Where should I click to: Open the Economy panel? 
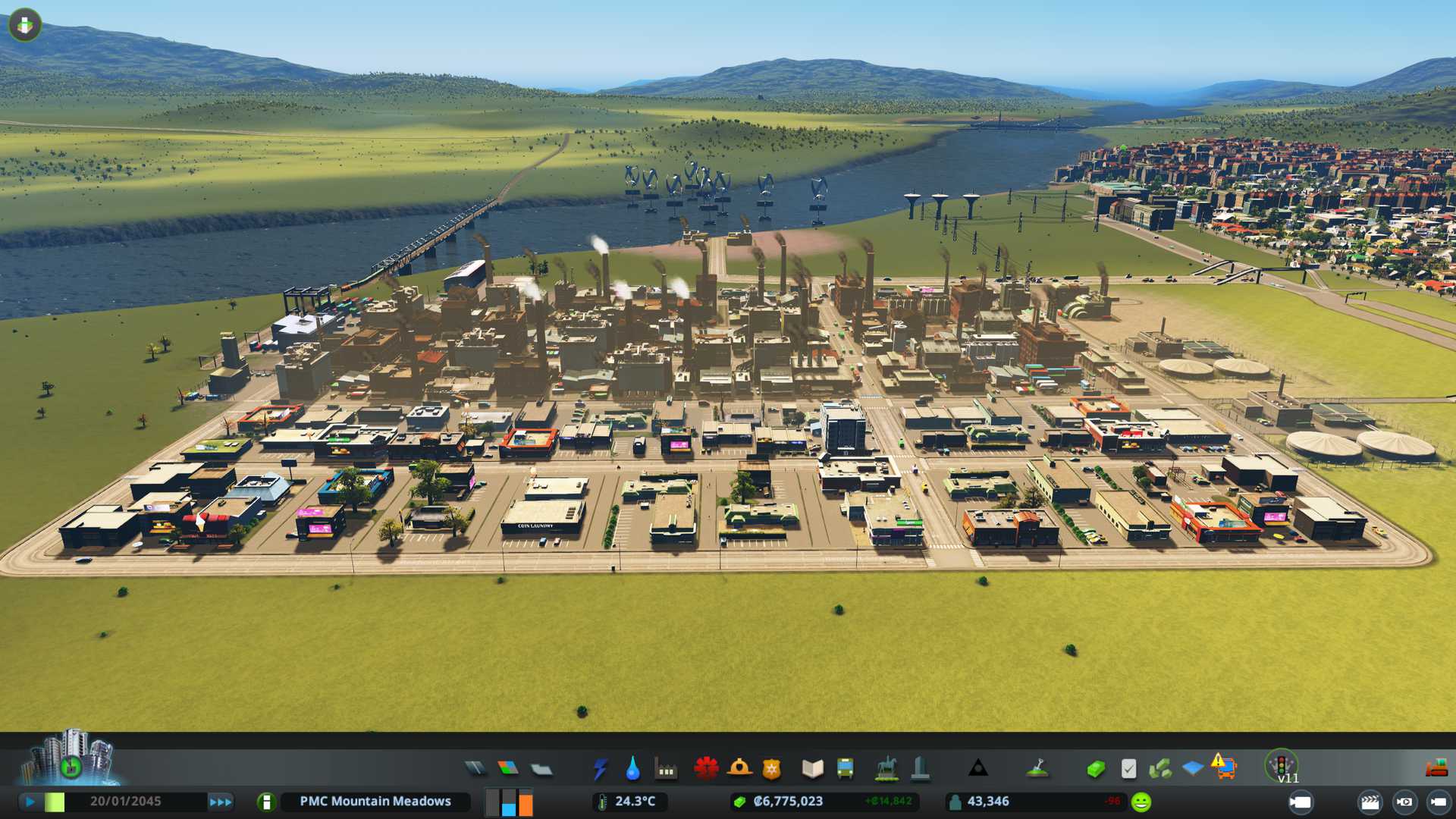[x=1095, y=770]
